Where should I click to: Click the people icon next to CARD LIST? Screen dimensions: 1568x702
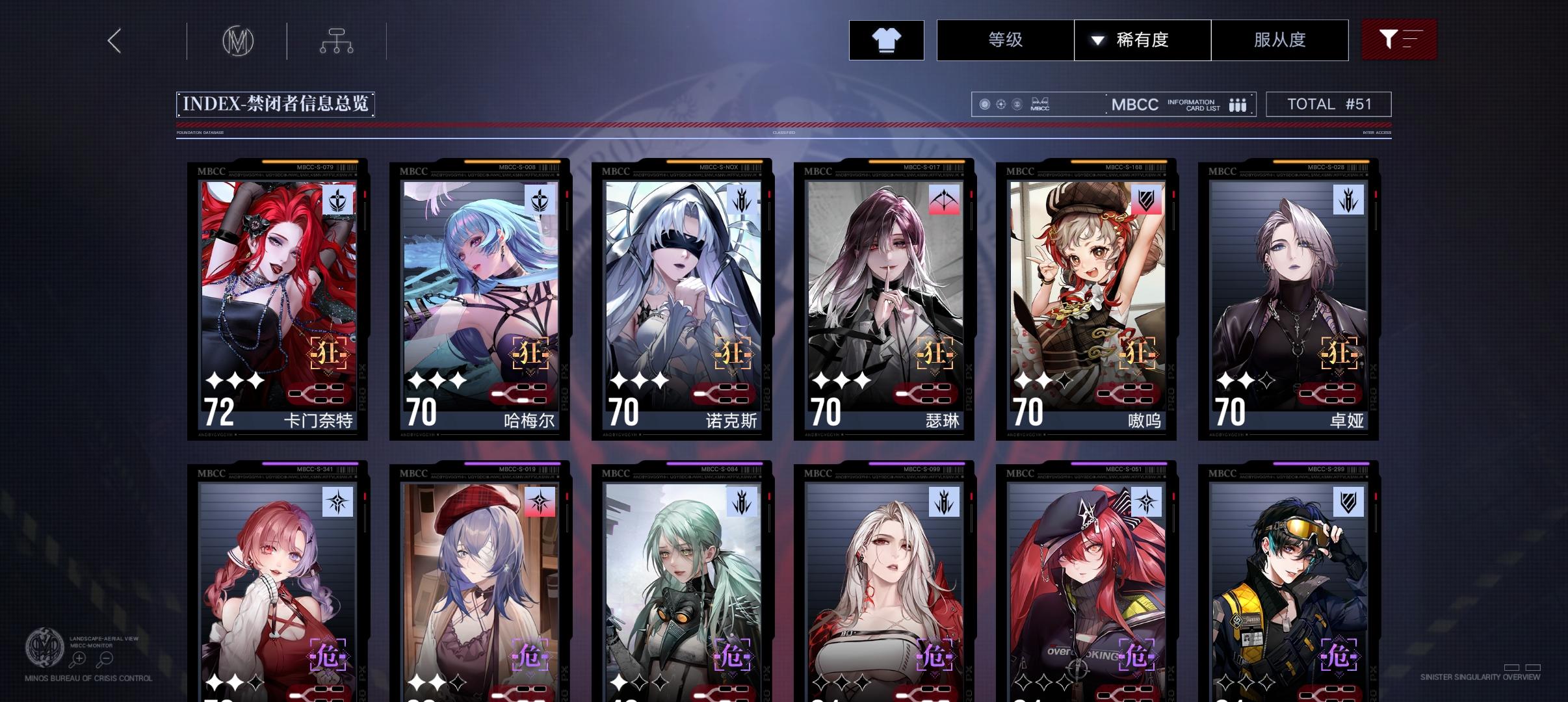click(x=1237, y=104)
